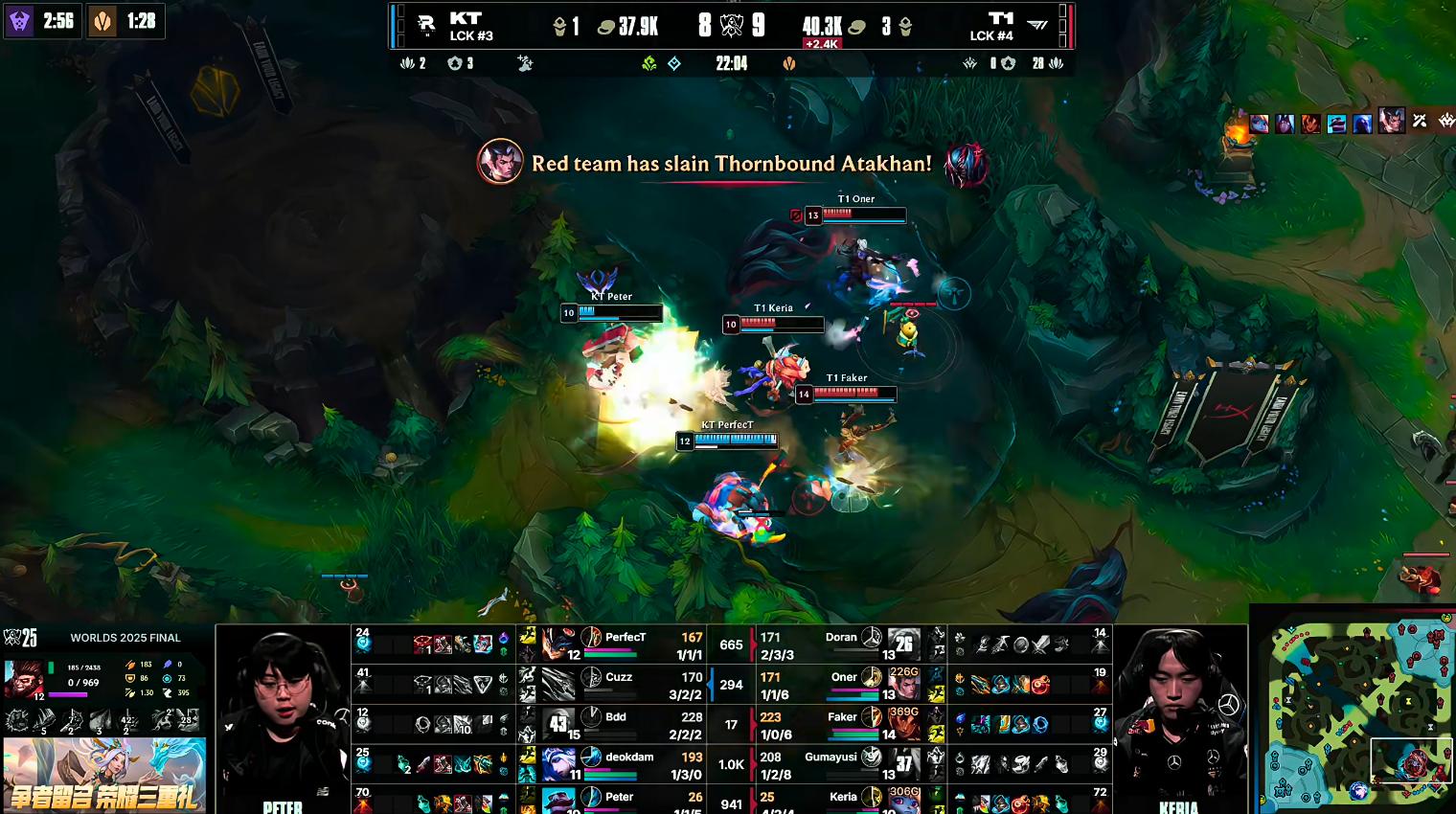This screenshot has height=814, width=1456.
Task: Click the selected champion portrait in bottom-left panel
Action: (24, 680)
